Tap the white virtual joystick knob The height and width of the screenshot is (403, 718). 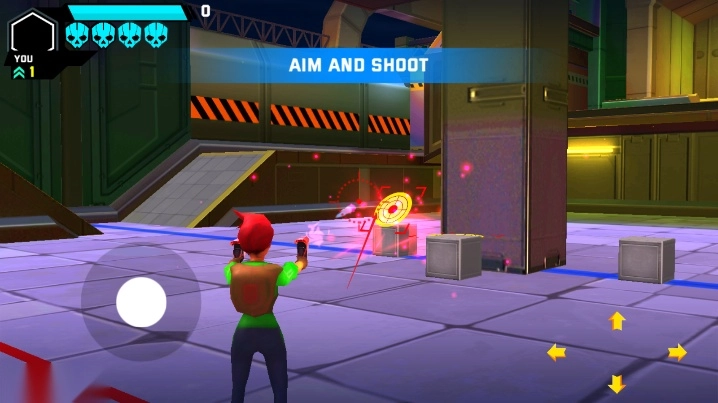tap(141, 302)
